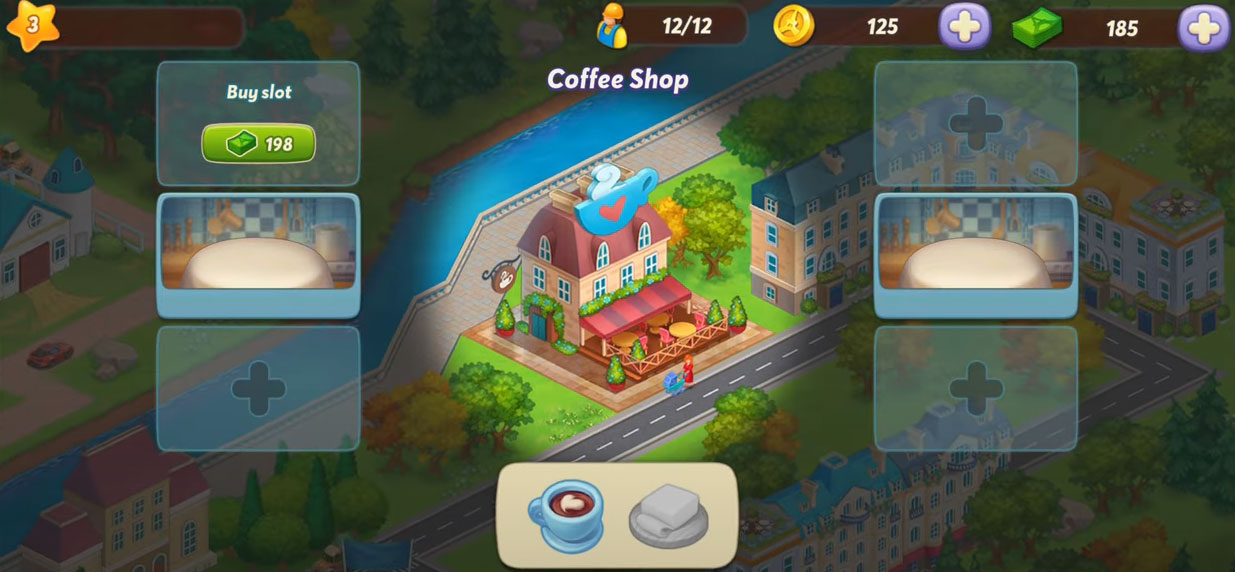Buy the slot for 198 cash
Image resolution: width=1235 pixels, height=572 pixels.
[258, 144]
